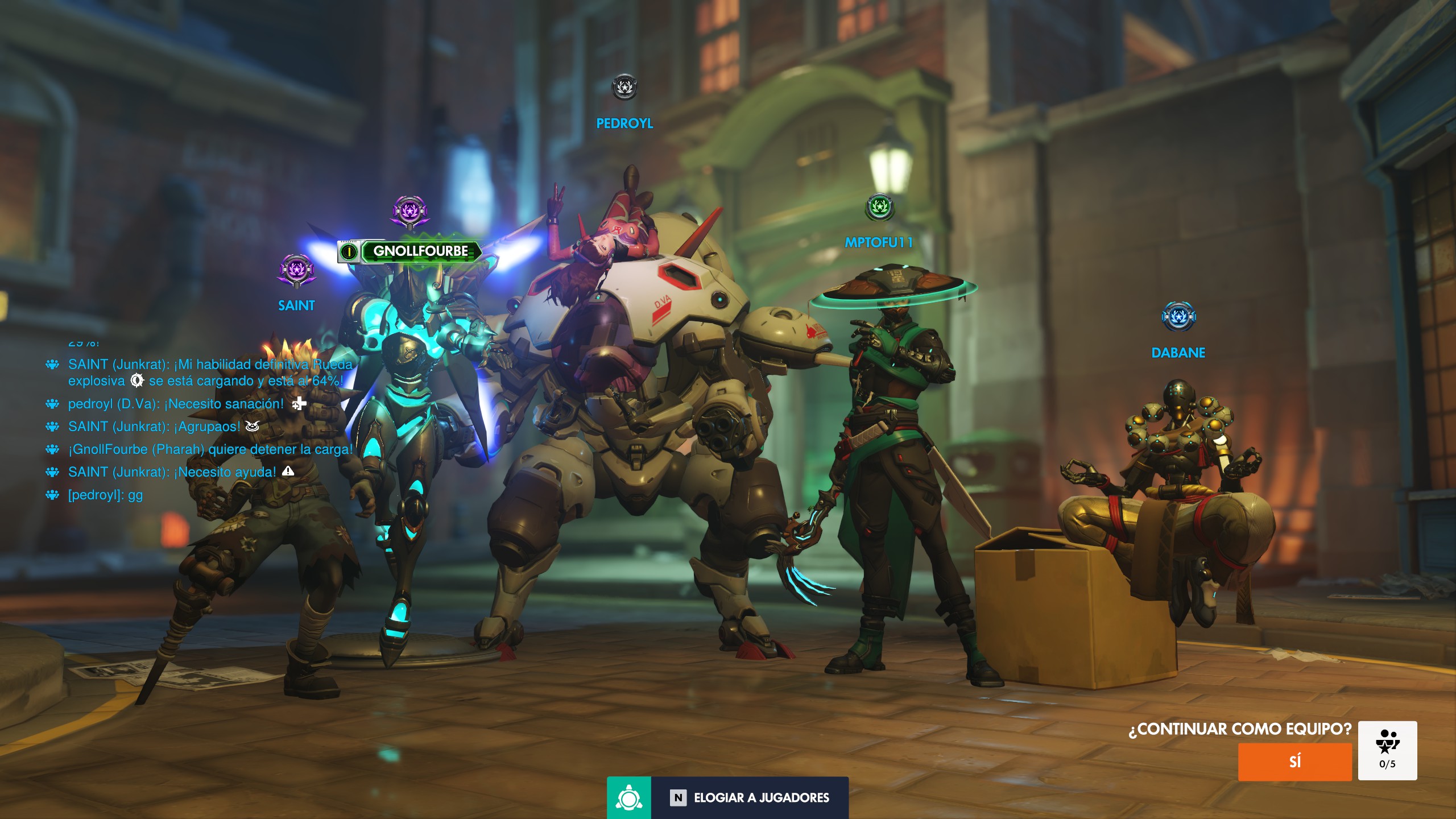
Task: Select the [pedroyl]: gg chat message
Action: [105, 495]
